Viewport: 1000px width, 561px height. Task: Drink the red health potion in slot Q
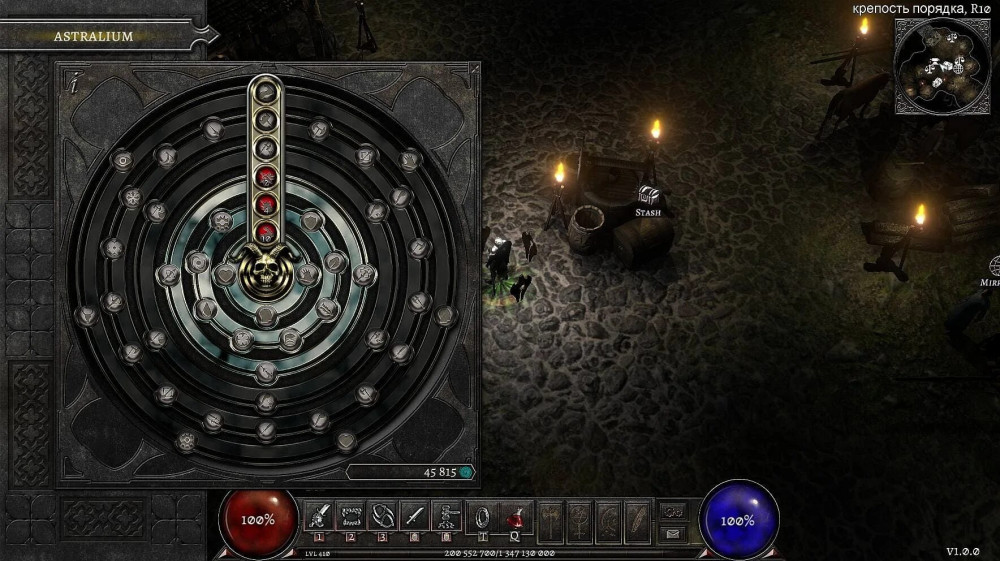(x=516, y=516)
